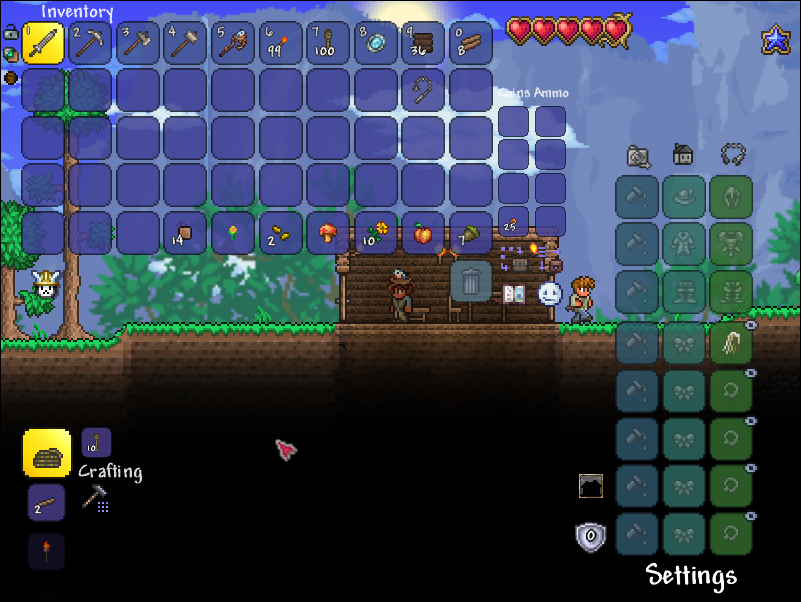The image size is (801, 602).
Task: Click the defense shield icon
Action: [x=591, y=537]
